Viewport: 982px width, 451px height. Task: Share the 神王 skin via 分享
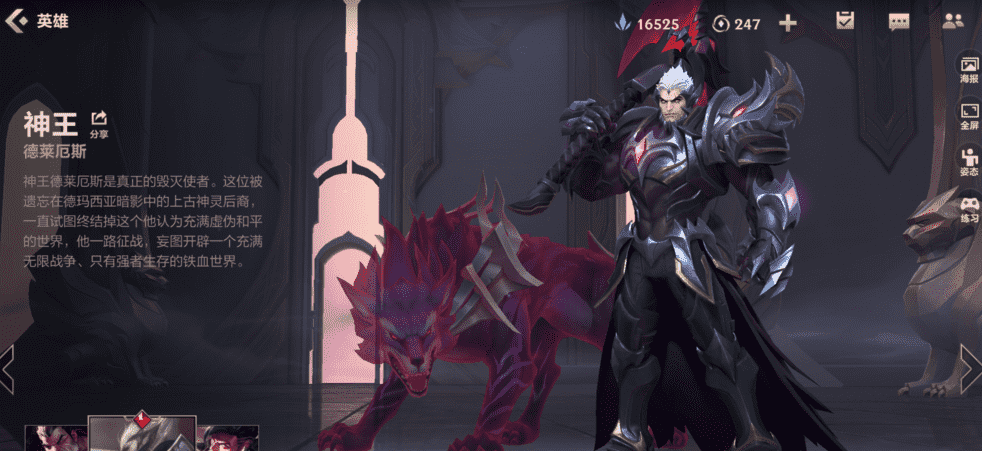(99, 124)
